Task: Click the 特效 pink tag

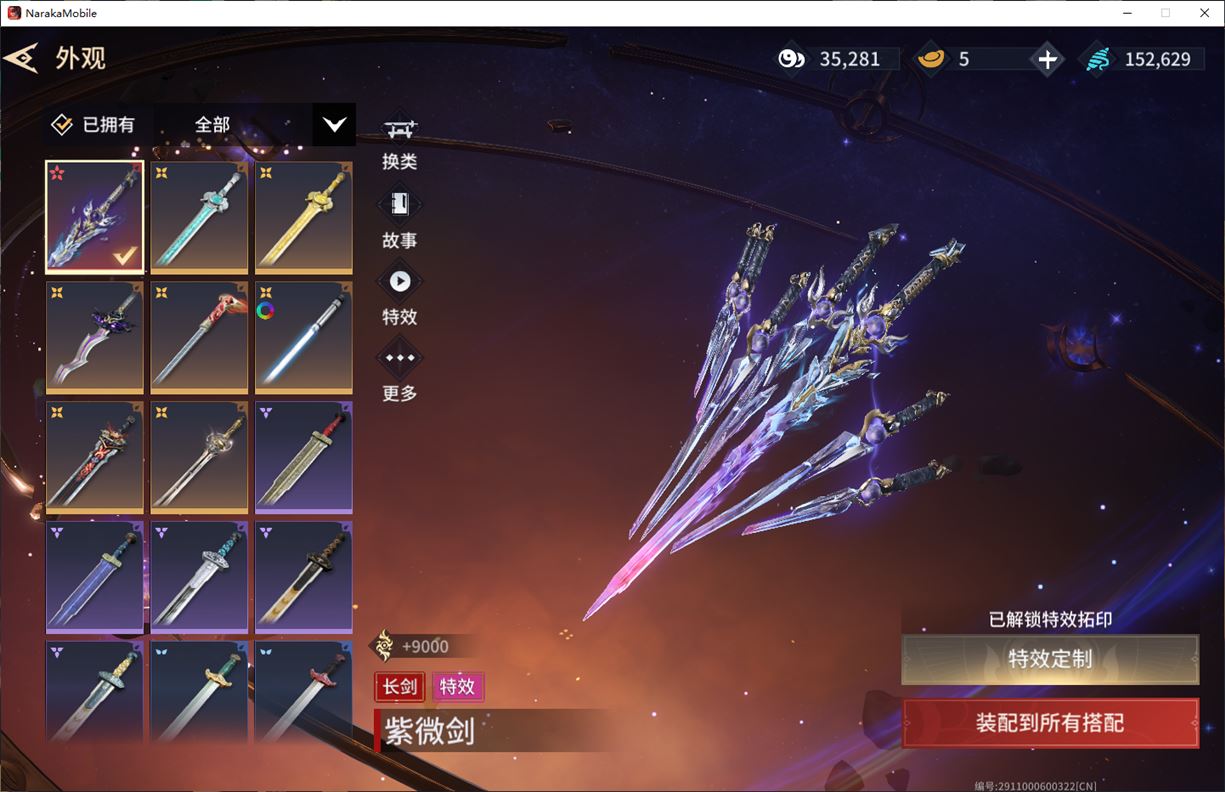Action: (x=457, y=687)
